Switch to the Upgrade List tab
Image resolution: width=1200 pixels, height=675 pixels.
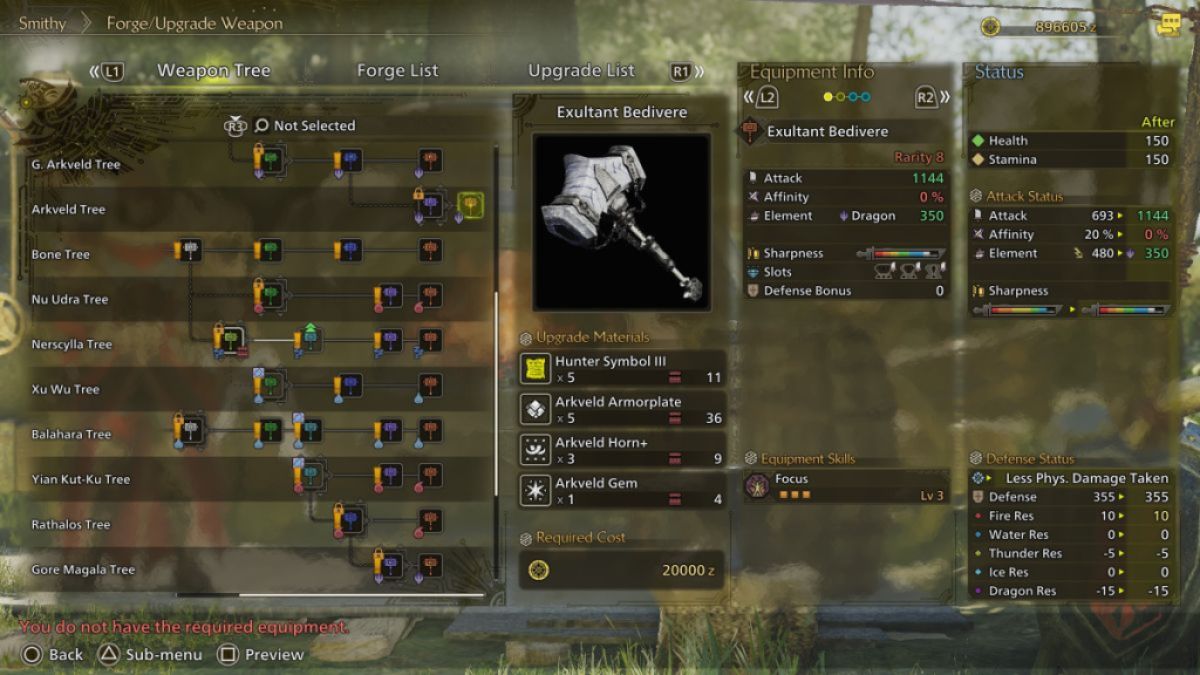pyautogui.click(x=581, y=71)
